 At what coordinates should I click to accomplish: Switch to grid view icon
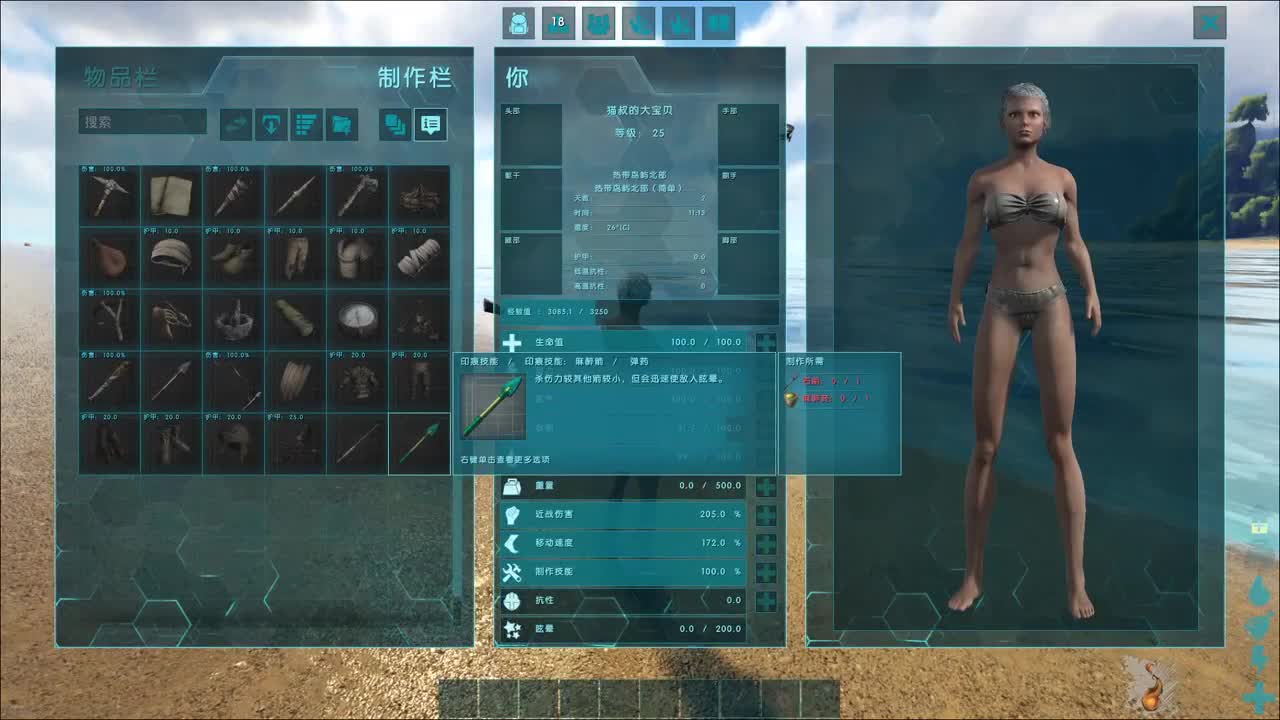[394, 123]
